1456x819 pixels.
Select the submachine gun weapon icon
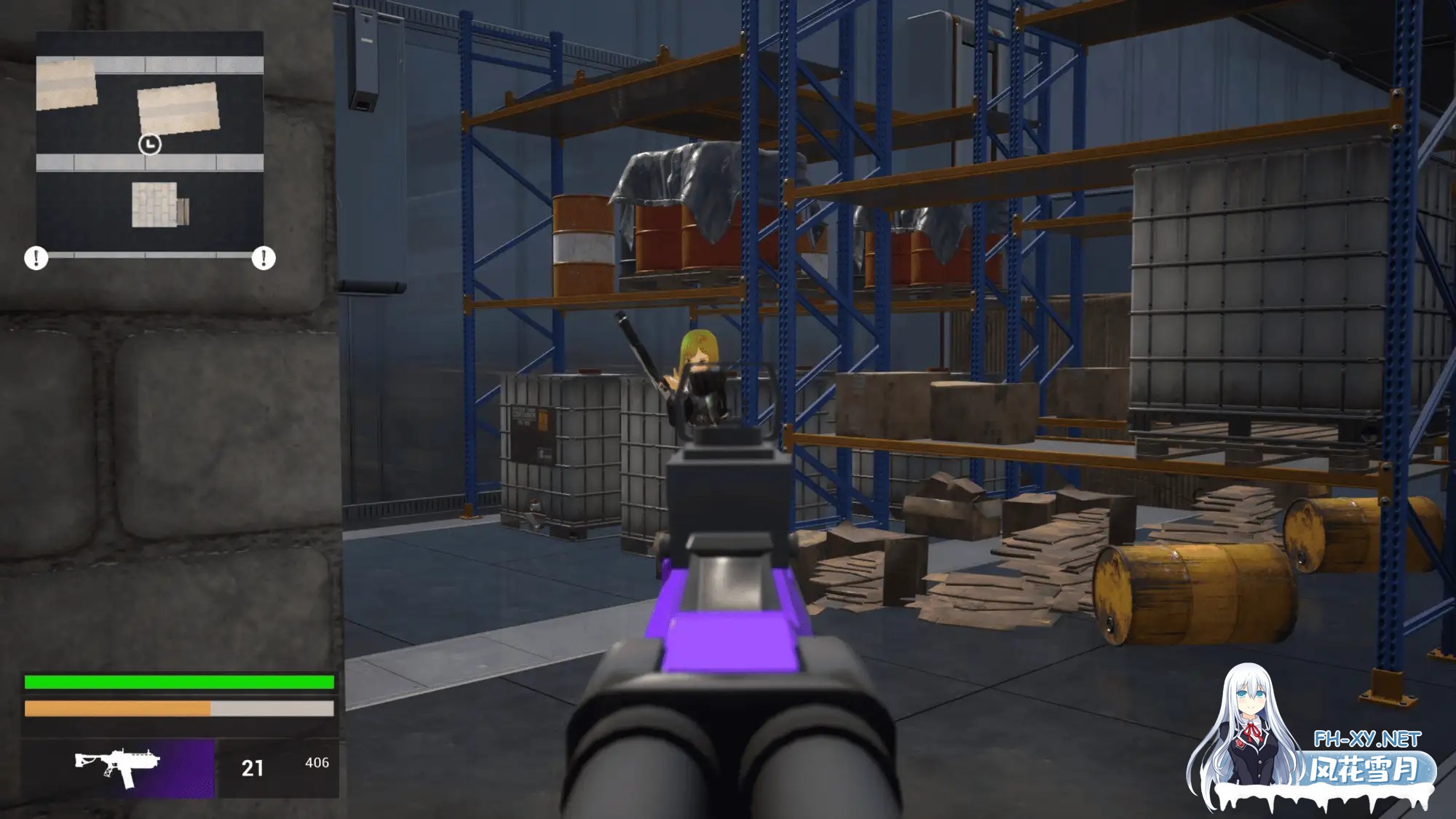[118, 767]
